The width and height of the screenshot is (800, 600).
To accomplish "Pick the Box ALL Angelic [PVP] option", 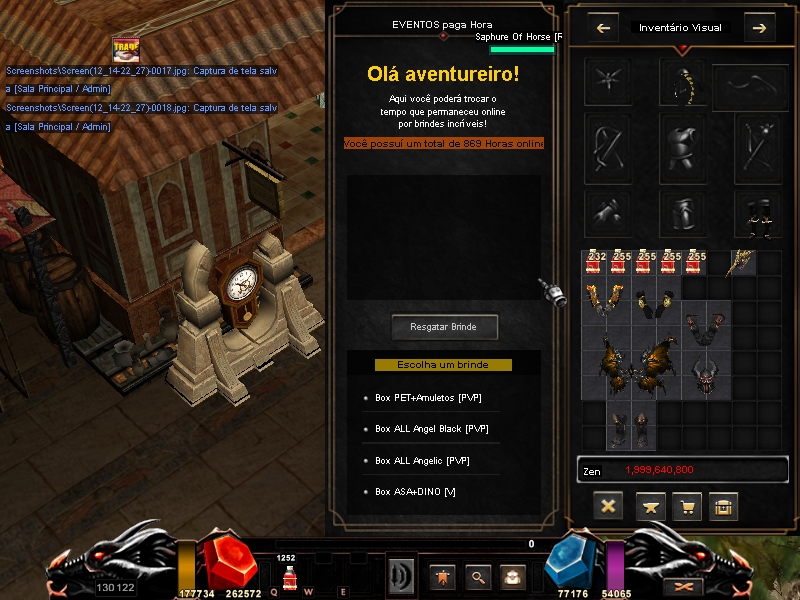I will pyautogui.click(x=422, y=461).
